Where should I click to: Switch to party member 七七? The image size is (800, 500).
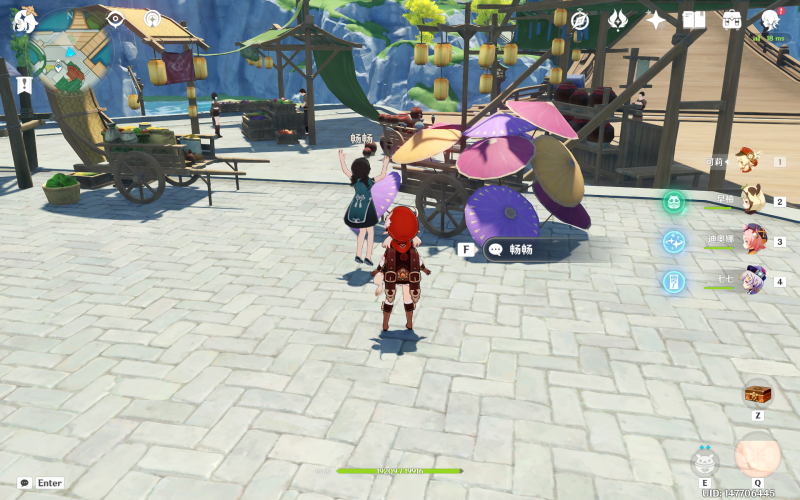(x=751, y=281)
